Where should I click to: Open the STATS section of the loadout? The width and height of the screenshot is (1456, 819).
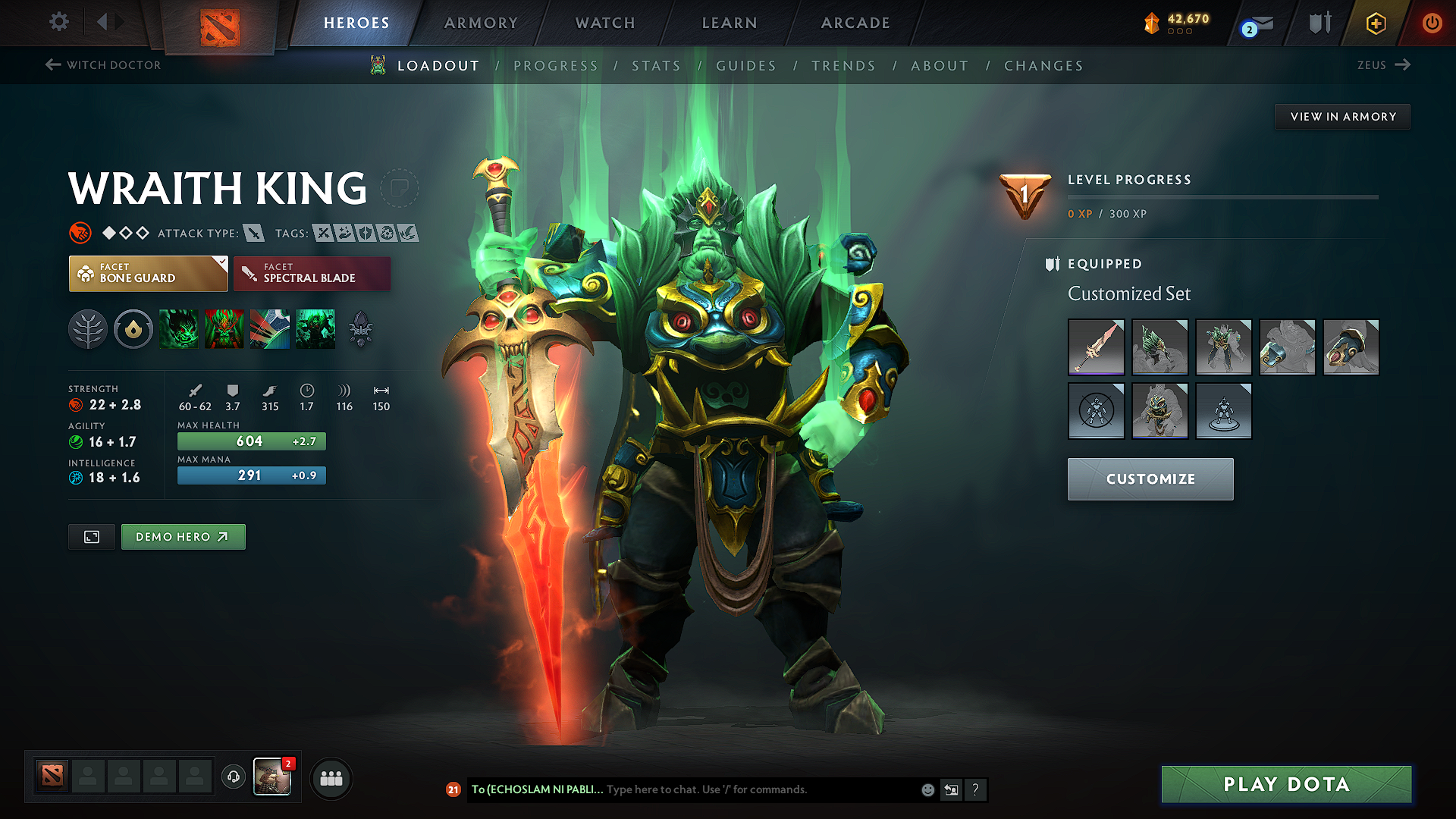(x=657, y=66)
